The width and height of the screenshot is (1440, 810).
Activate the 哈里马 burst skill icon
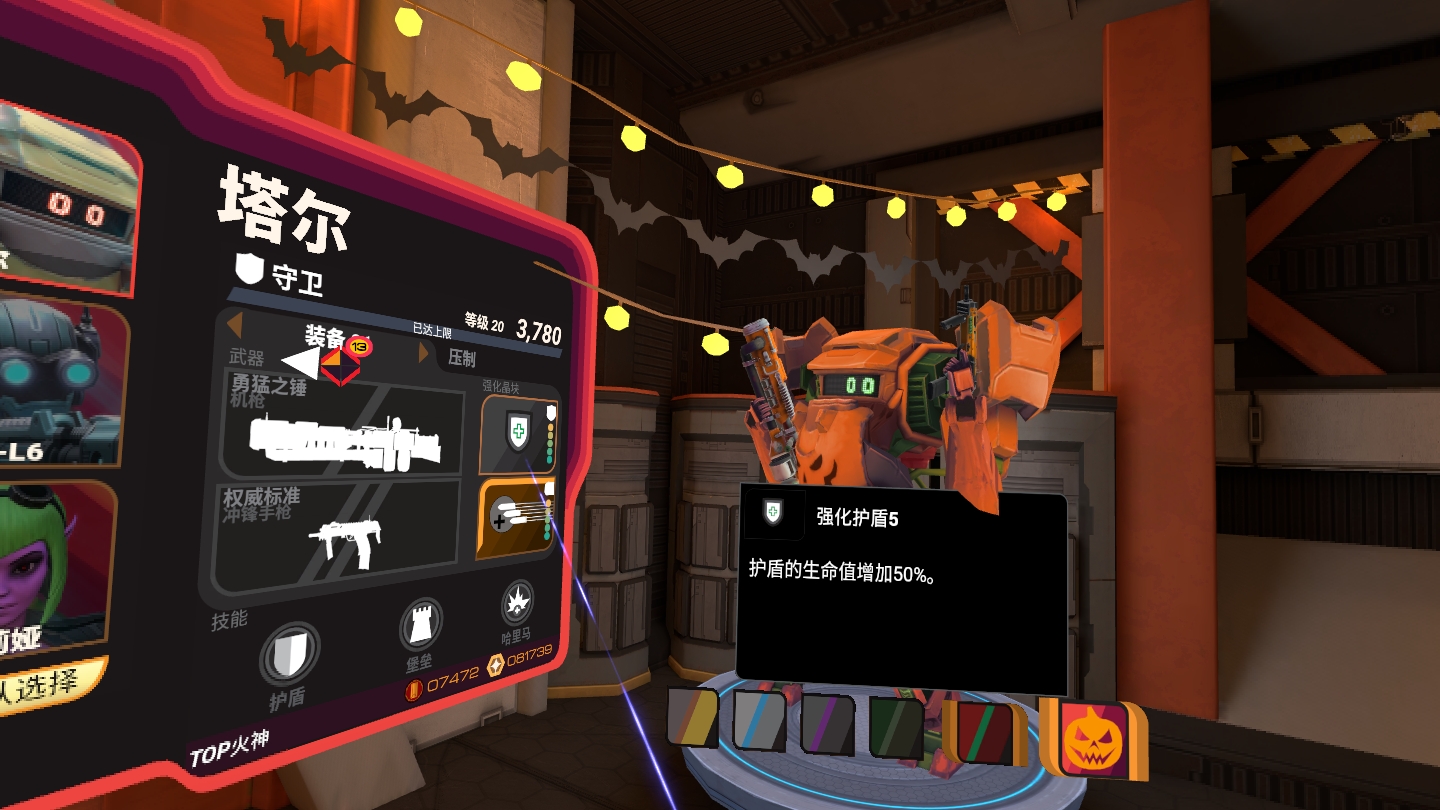pyautogui.click(x=517, y=602)
